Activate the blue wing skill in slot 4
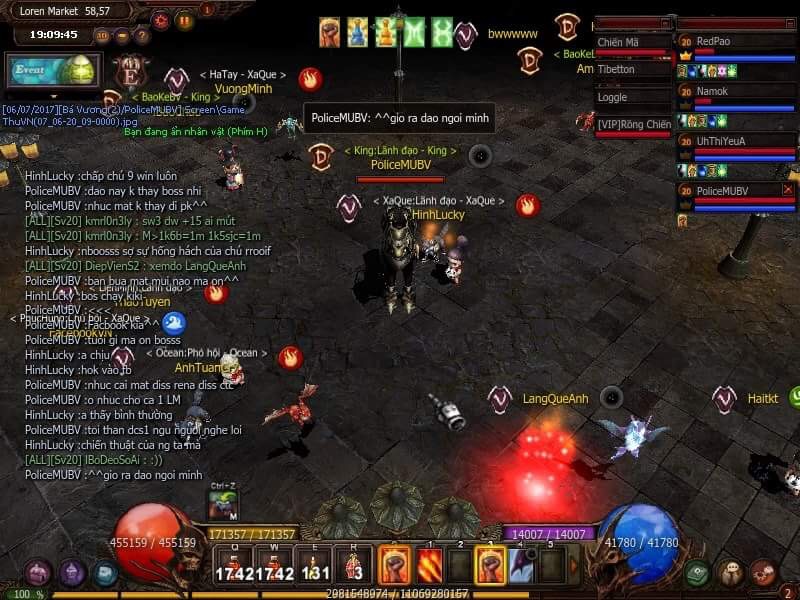 point(521,566)
